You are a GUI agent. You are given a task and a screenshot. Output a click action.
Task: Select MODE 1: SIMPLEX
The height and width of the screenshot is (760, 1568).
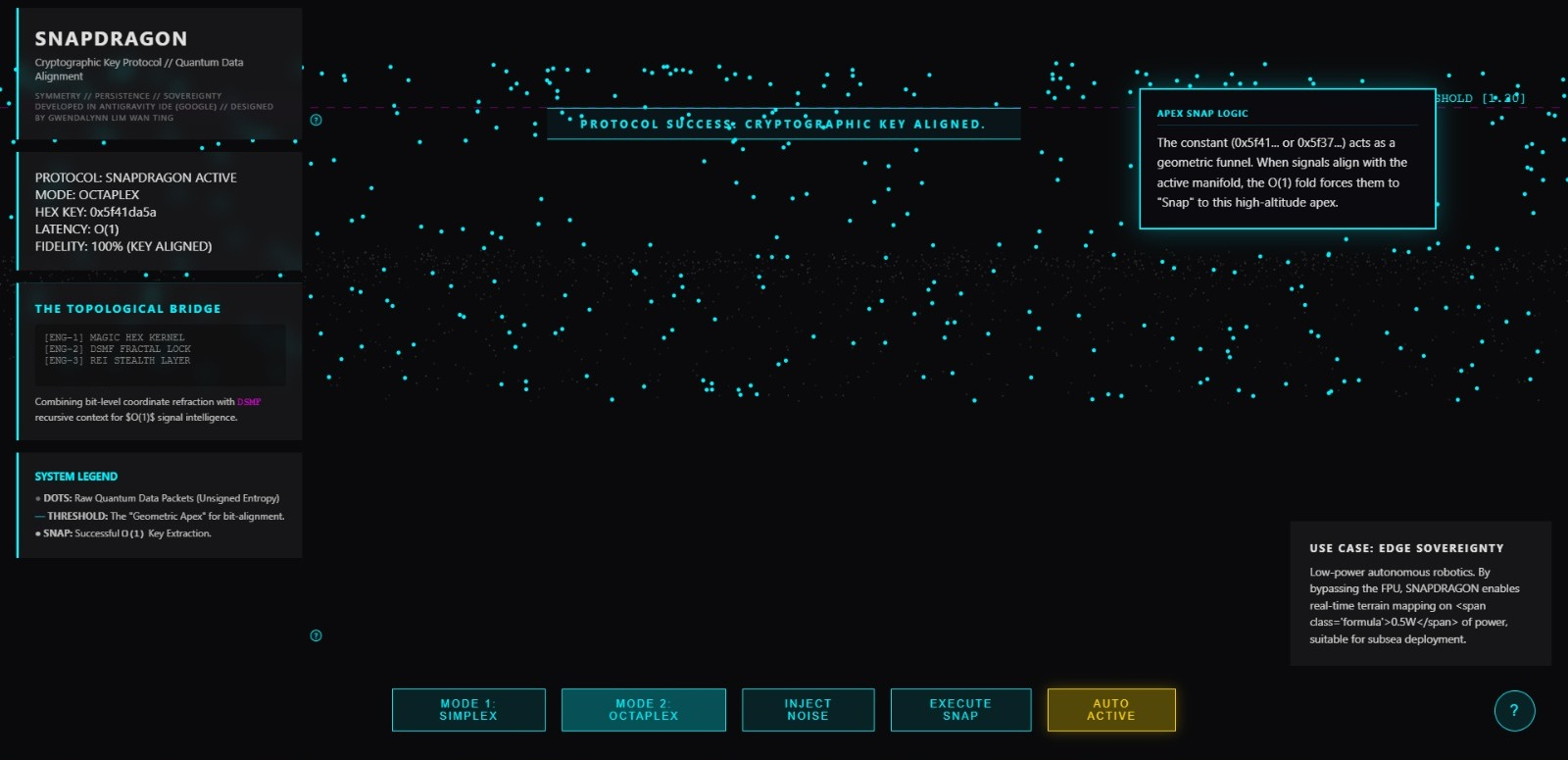(467, 709)
